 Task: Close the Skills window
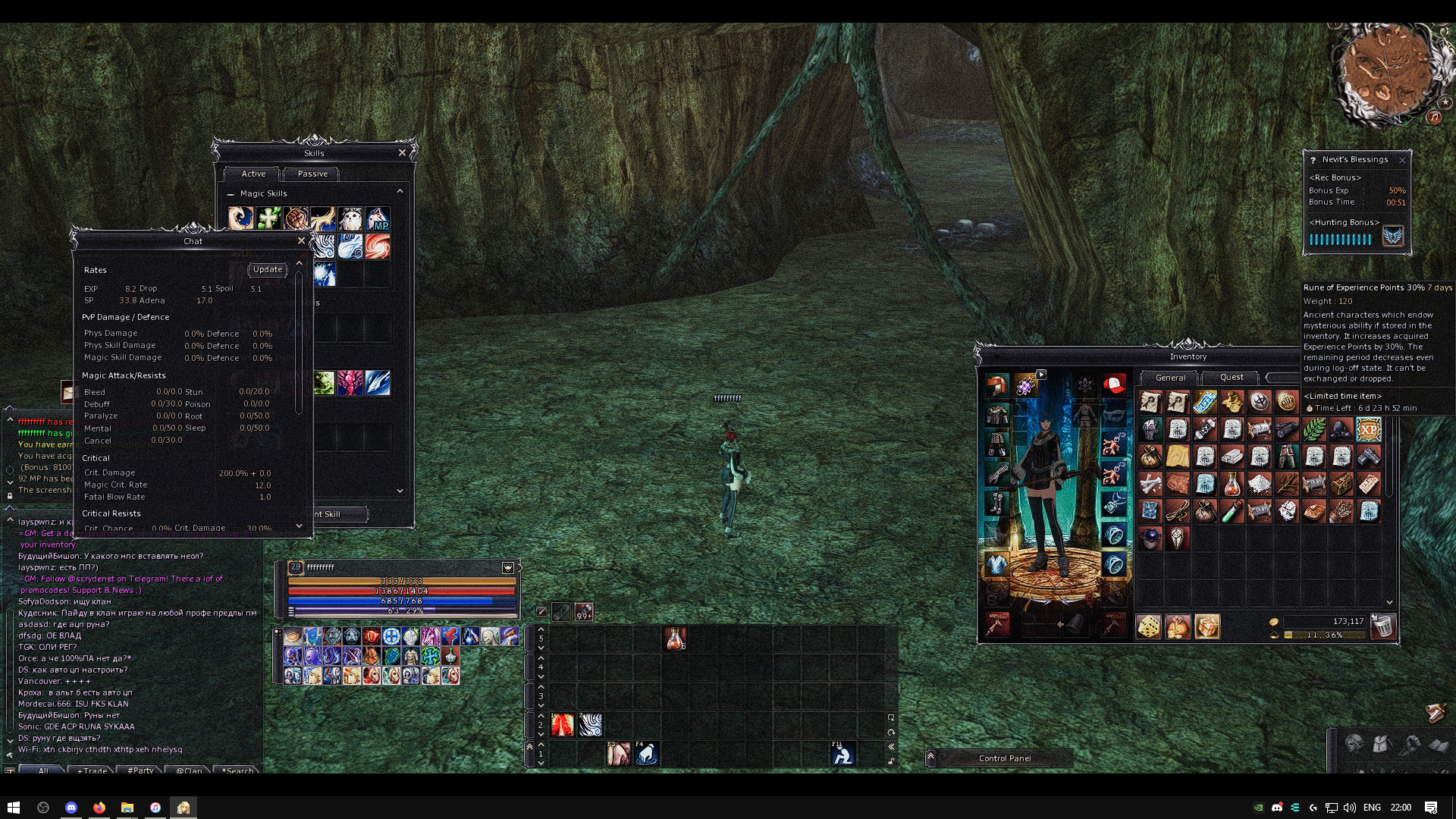(x=402, y=153)
